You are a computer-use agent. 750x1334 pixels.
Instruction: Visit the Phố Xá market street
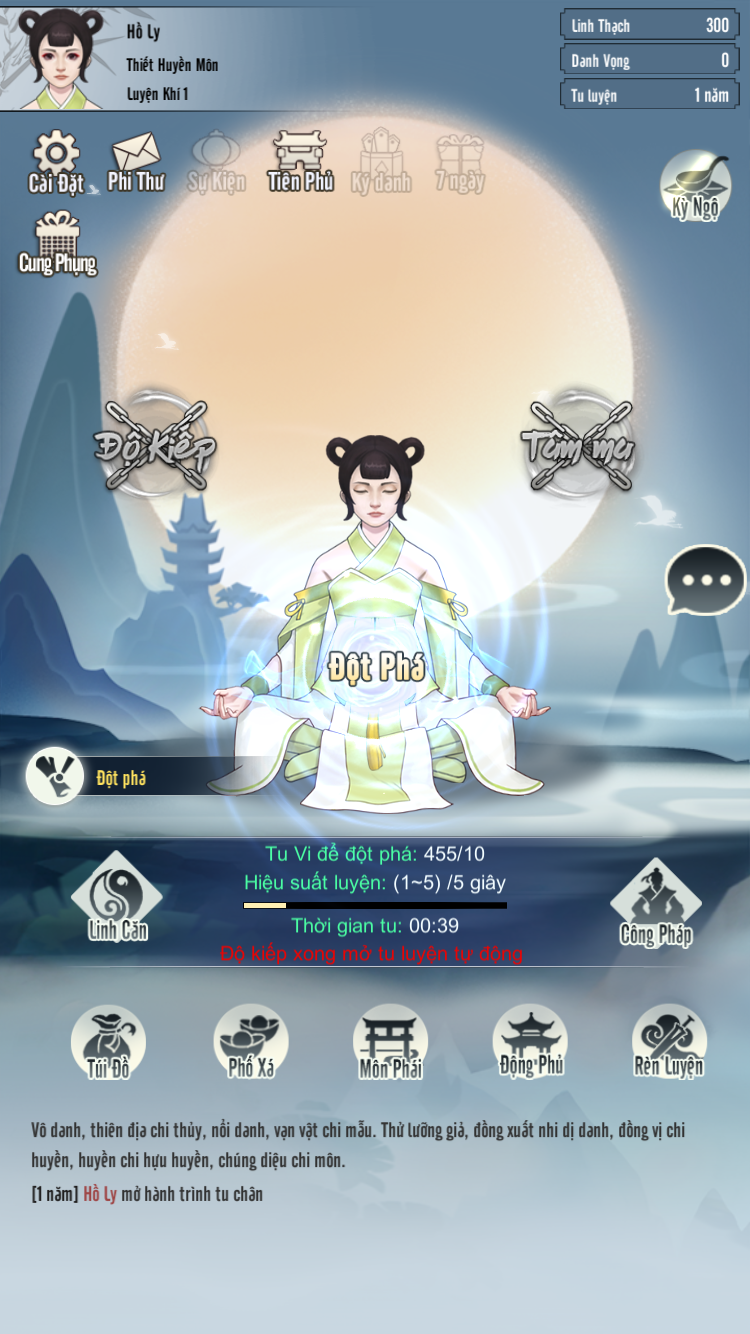[251, 1042]
